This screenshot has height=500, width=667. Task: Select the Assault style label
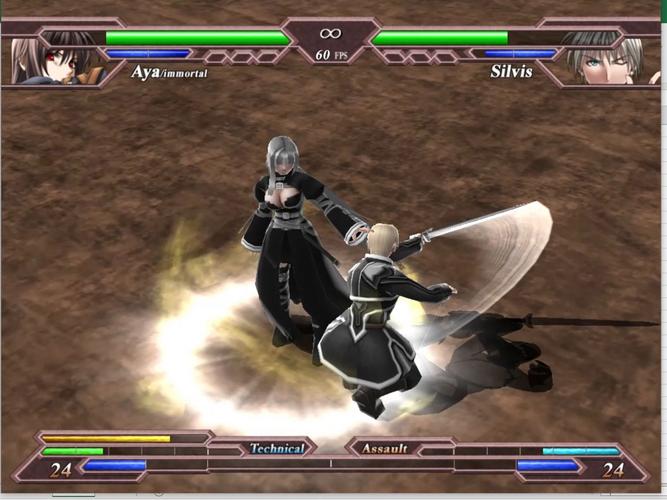385,449
